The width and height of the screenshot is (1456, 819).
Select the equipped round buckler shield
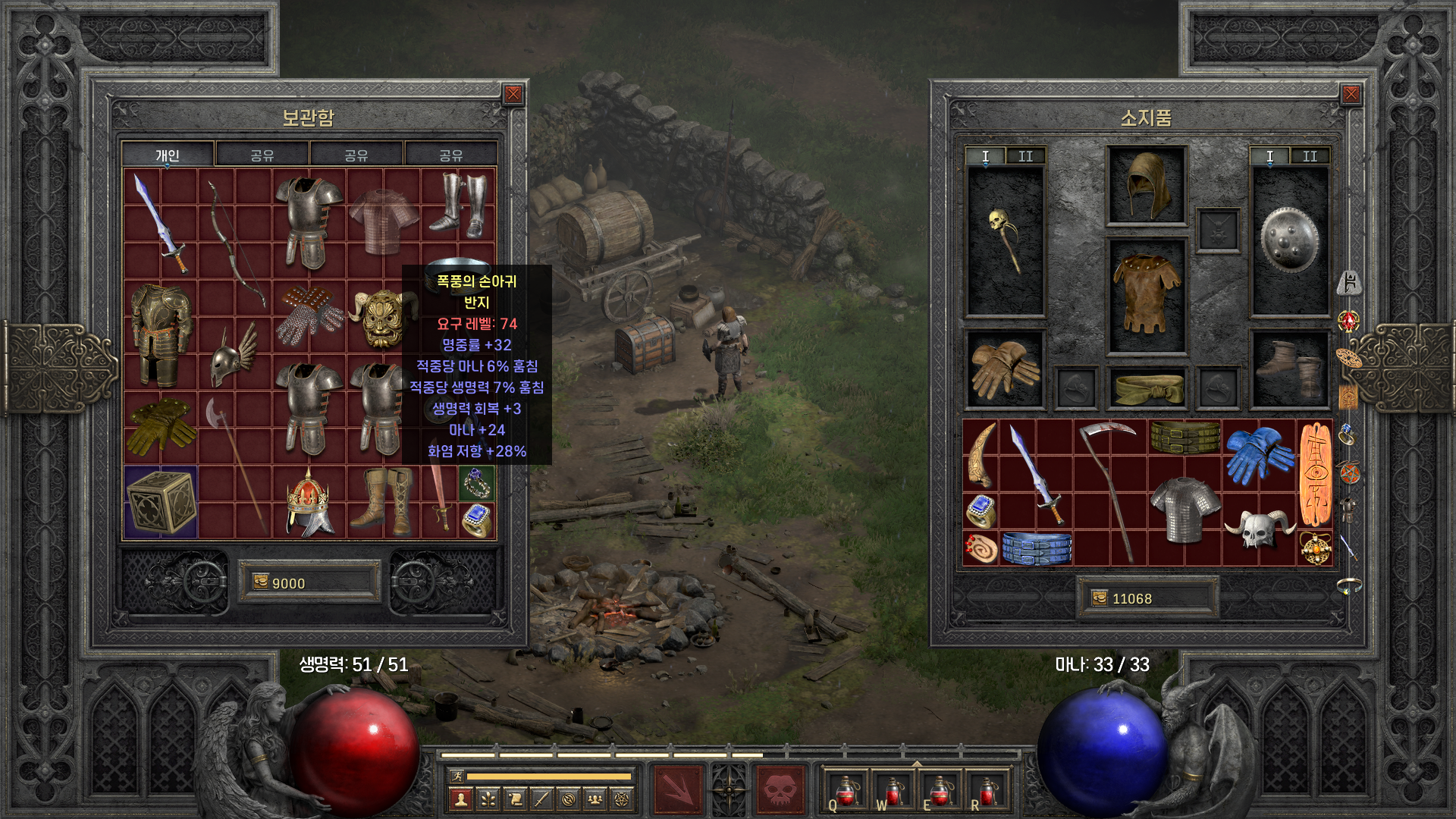[x=1289, y=241]
